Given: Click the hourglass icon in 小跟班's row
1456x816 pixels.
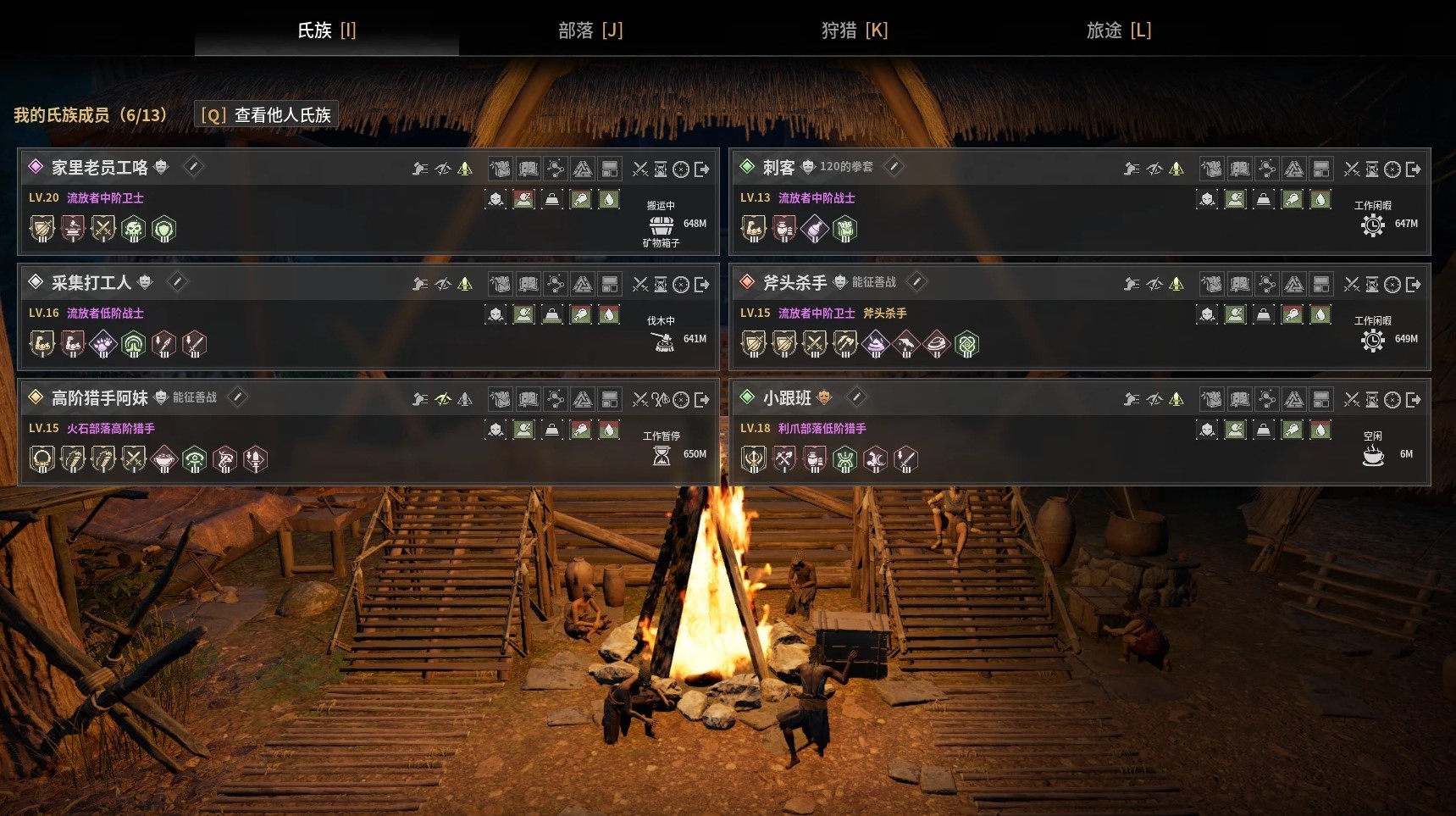Looking at the screenshot, I should (1372, 400).
